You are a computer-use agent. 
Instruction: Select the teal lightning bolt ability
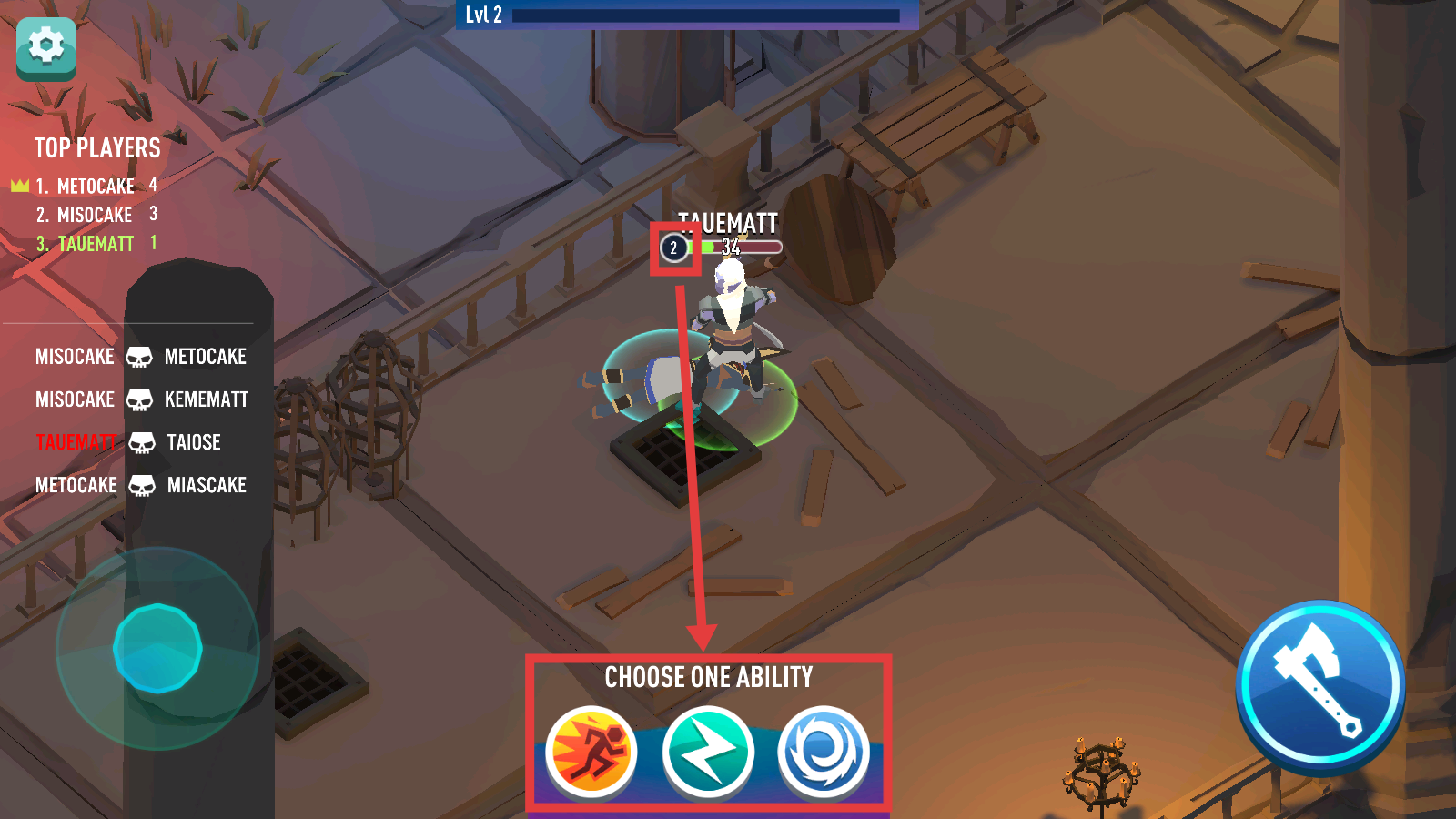pos(708,753)
